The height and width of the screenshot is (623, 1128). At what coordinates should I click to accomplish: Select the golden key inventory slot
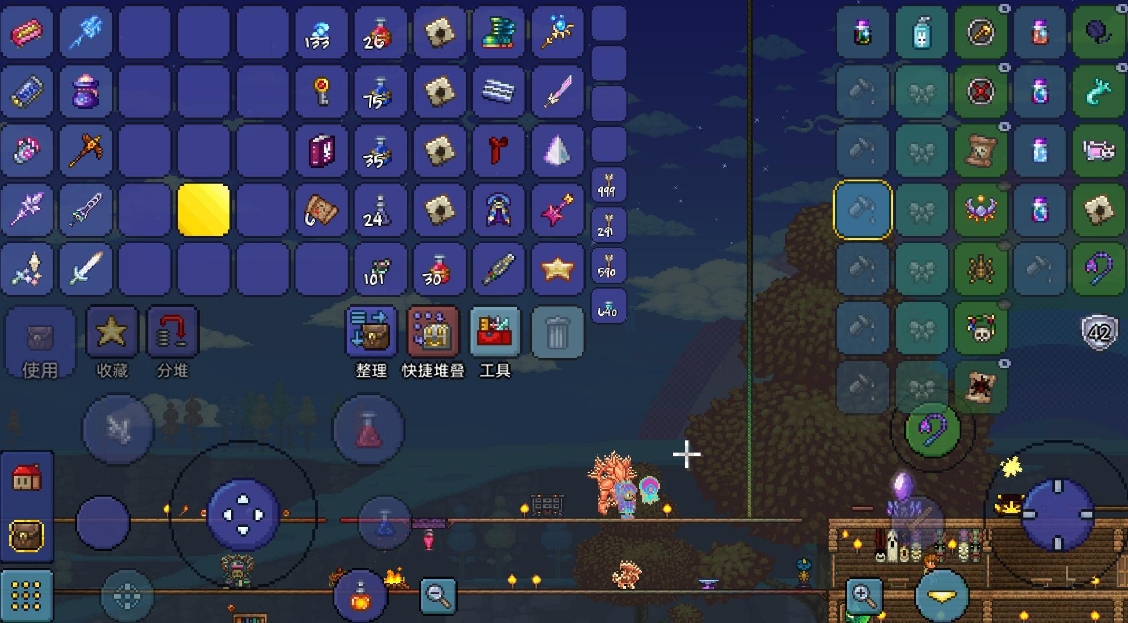pyautogui.click(x=322, y=92)
